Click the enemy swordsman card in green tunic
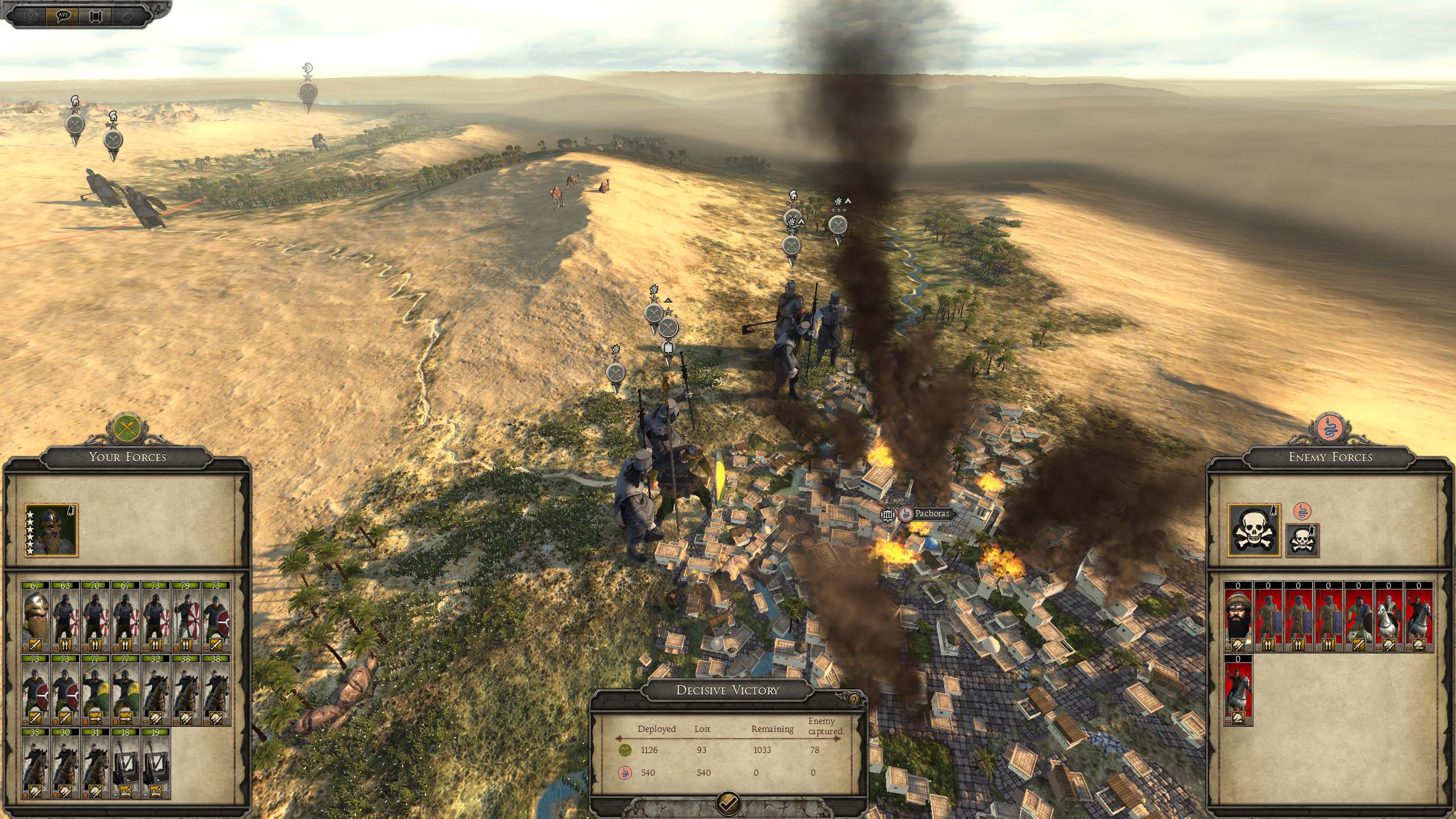The height and width of the screenshot is (819, 1456). tap(1358, 616)
